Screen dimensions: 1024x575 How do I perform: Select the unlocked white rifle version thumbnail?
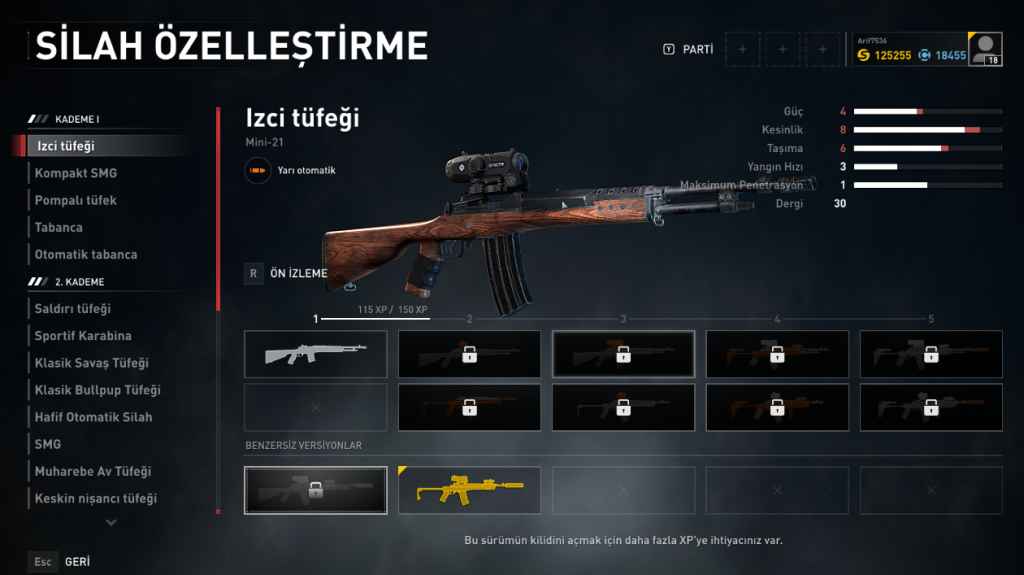[x=315, y=354]
